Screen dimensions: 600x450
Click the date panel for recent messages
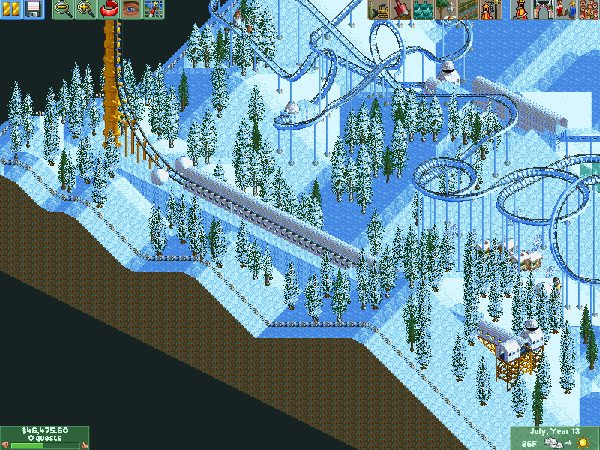click(x=554, y=430)
